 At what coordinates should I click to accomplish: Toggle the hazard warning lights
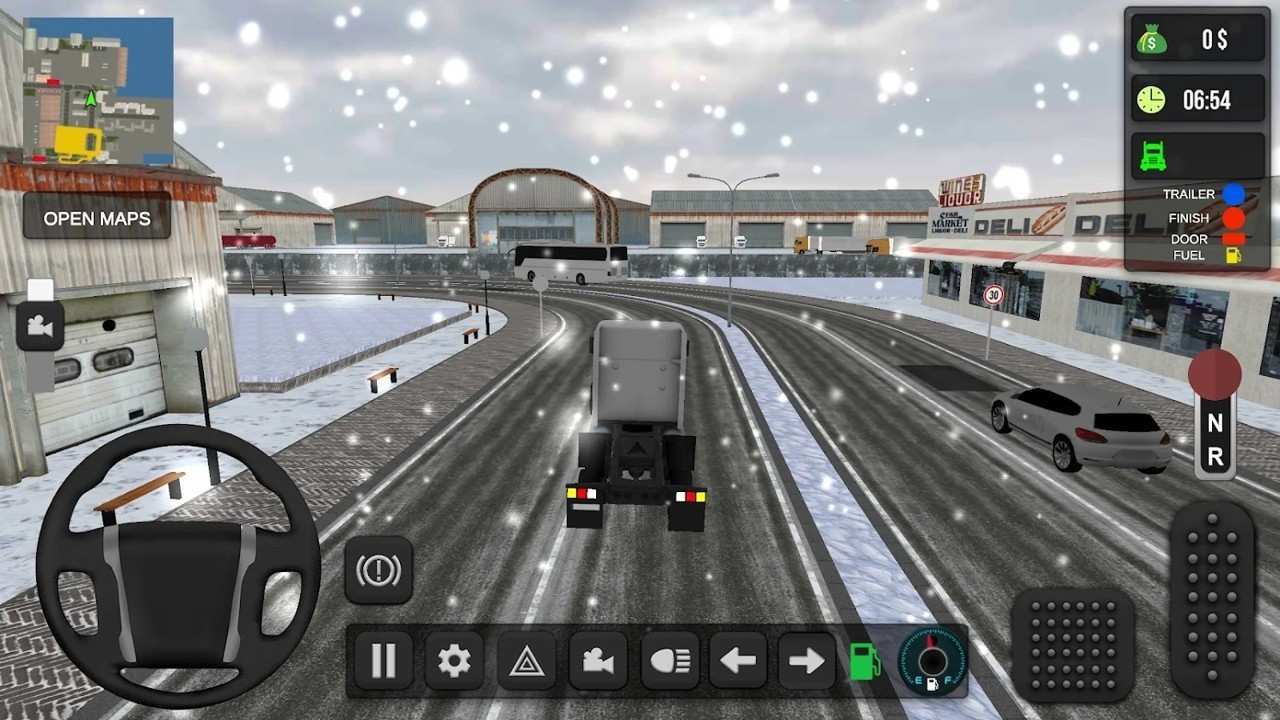(527, 660)
